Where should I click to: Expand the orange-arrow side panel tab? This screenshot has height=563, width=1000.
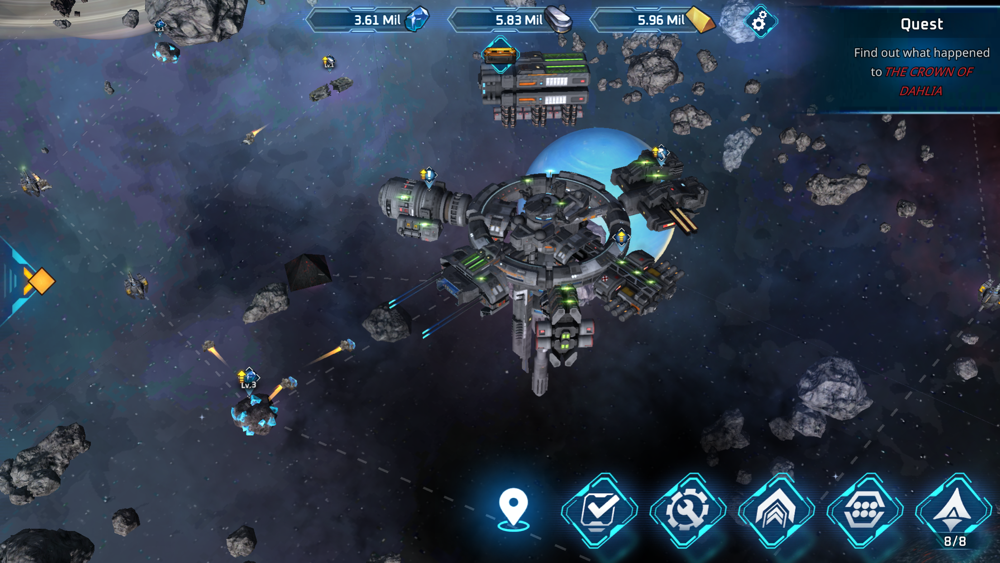coord(30,281)
